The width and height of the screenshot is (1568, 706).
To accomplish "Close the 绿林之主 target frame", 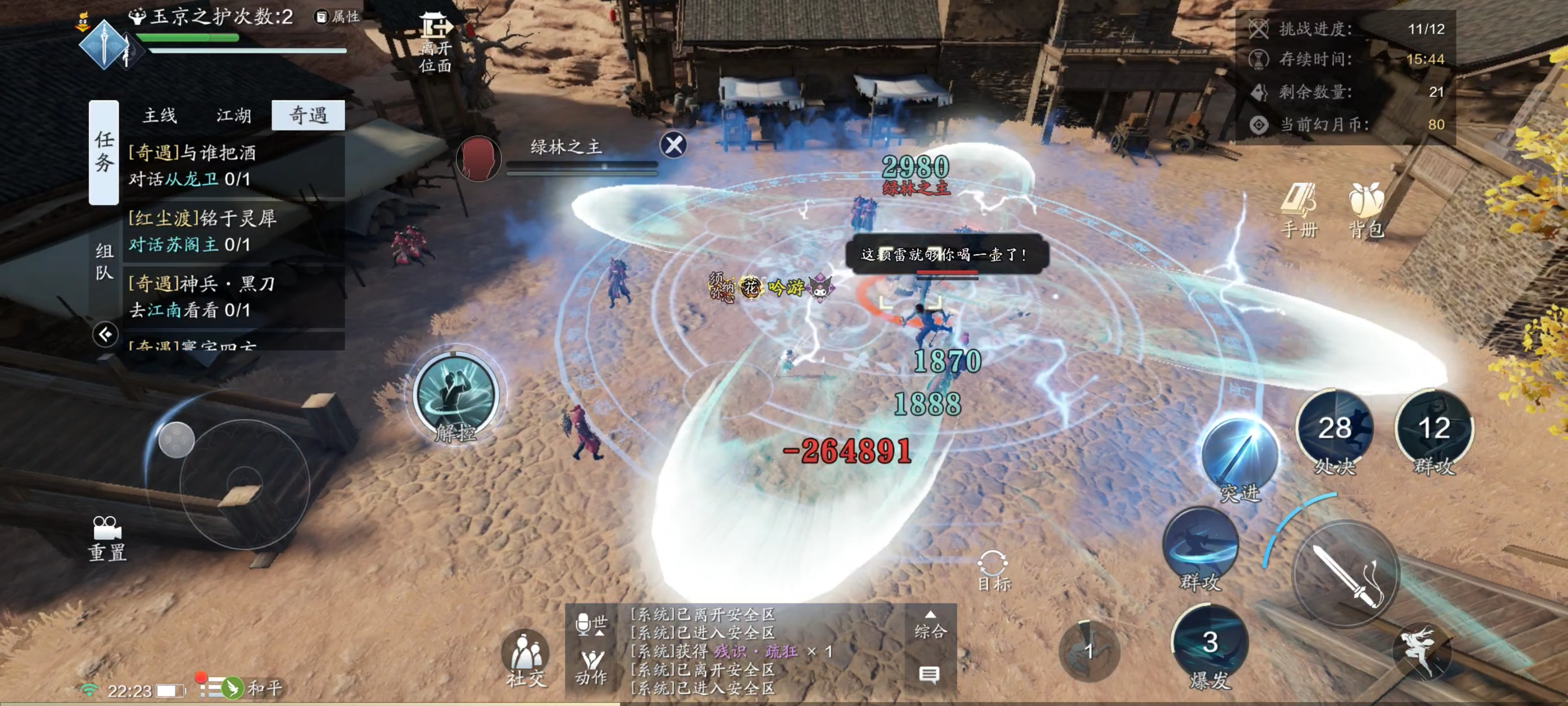I will [x=673, y=145].
